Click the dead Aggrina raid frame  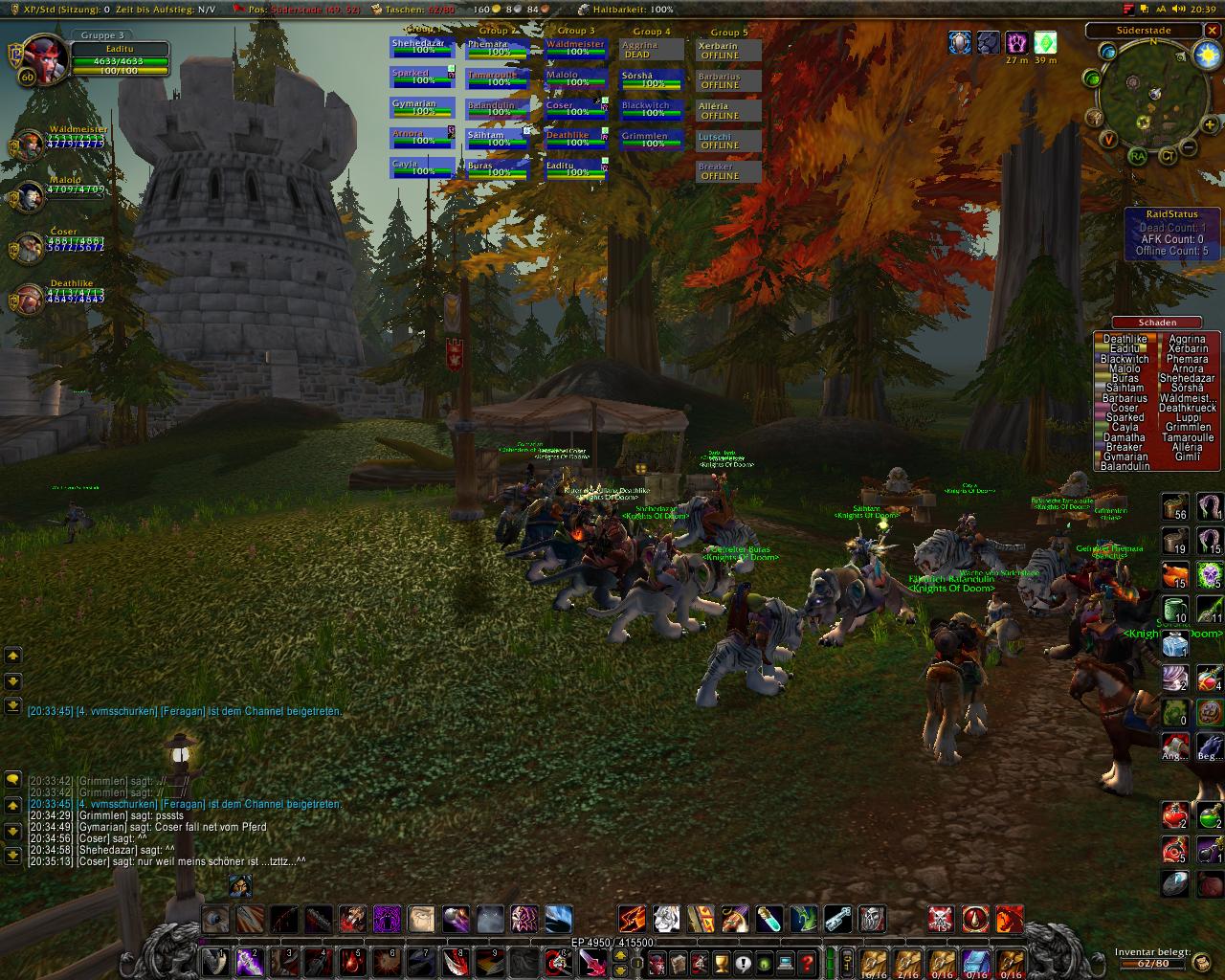click(x=652, y=50)
